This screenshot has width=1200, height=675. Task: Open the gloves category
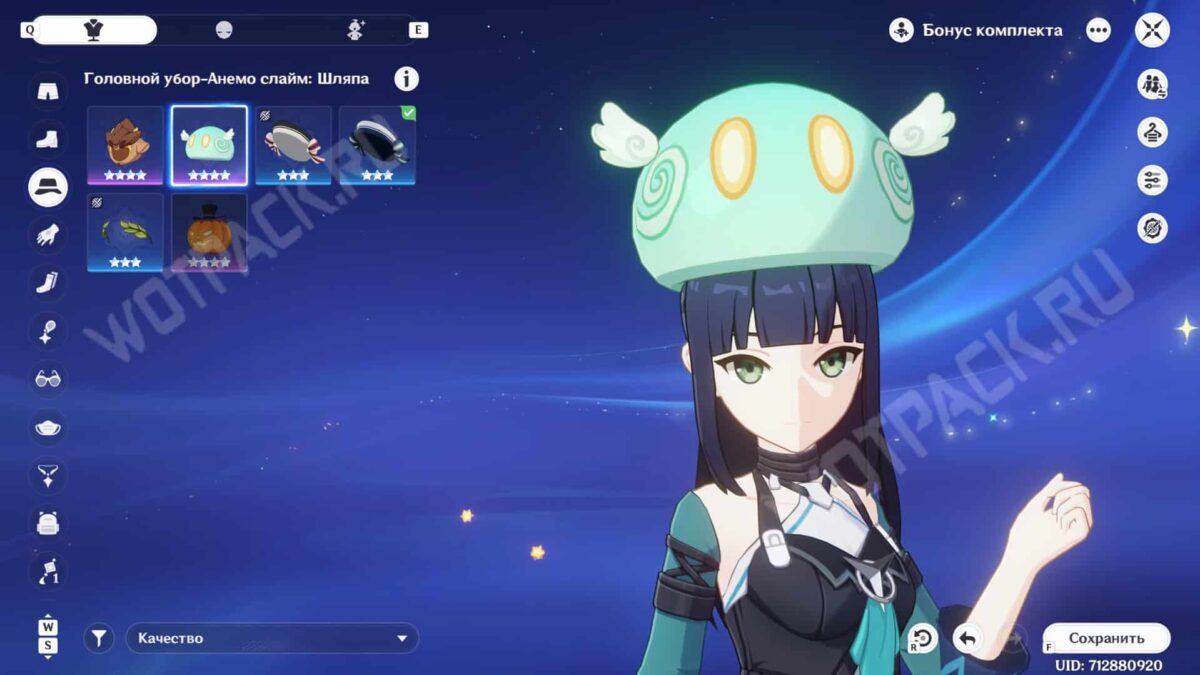tap(48, 235)
